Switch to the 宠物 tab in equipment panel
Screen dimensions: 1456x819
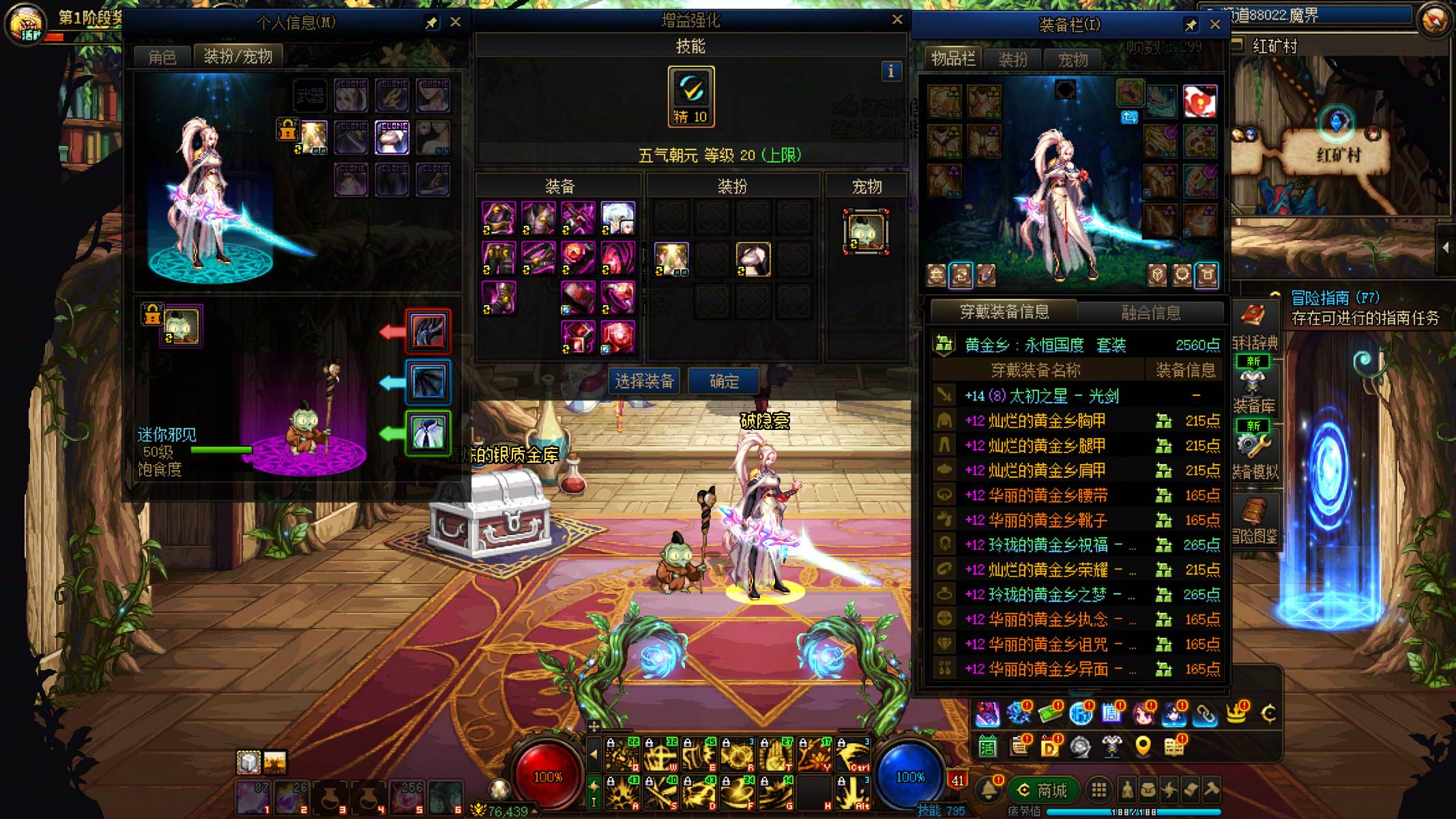(1073, 59)
